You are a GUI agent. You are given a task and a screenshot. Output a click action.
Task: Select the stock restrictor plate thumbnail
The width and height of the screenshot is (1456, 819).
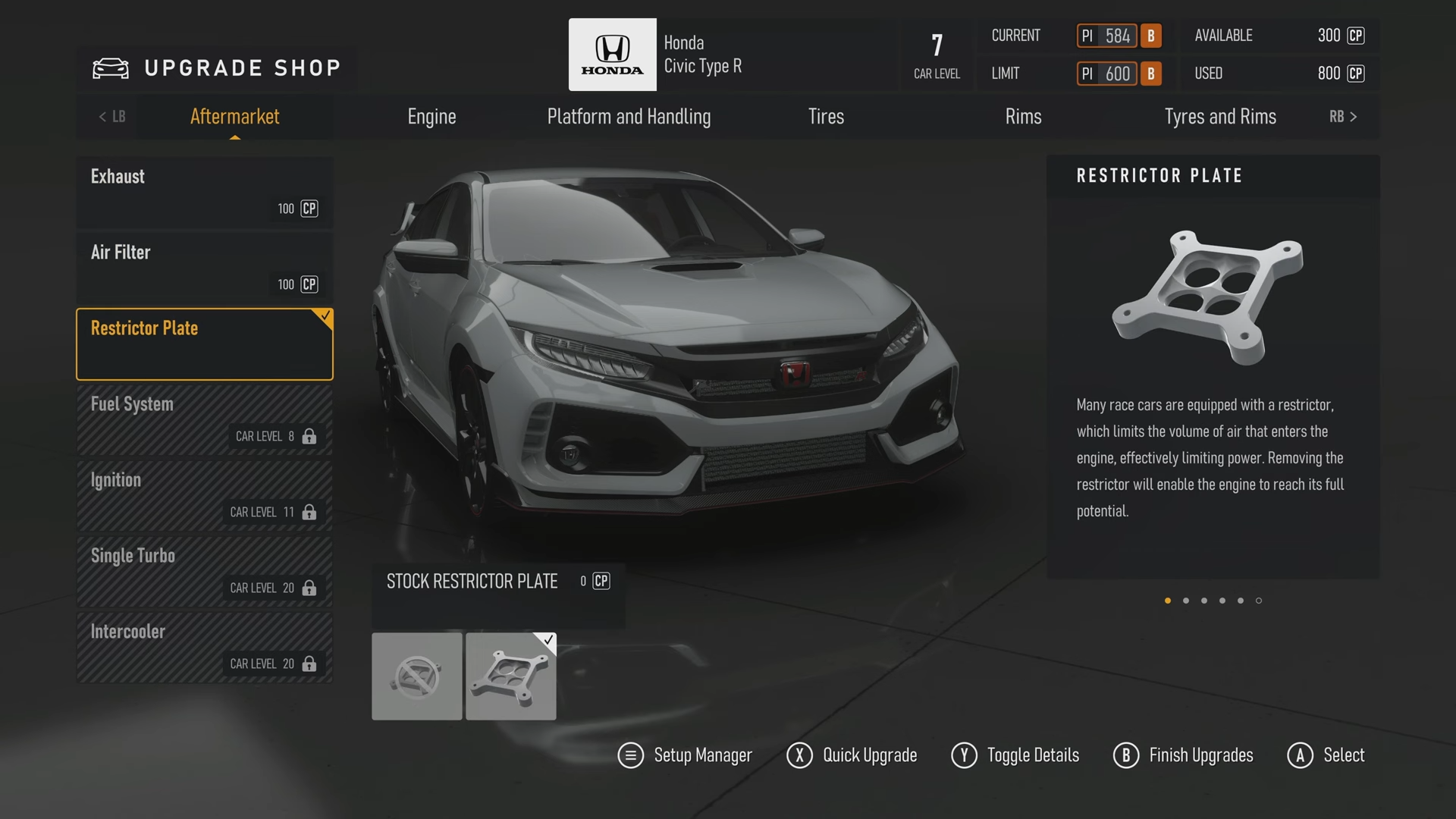[510, 676]
